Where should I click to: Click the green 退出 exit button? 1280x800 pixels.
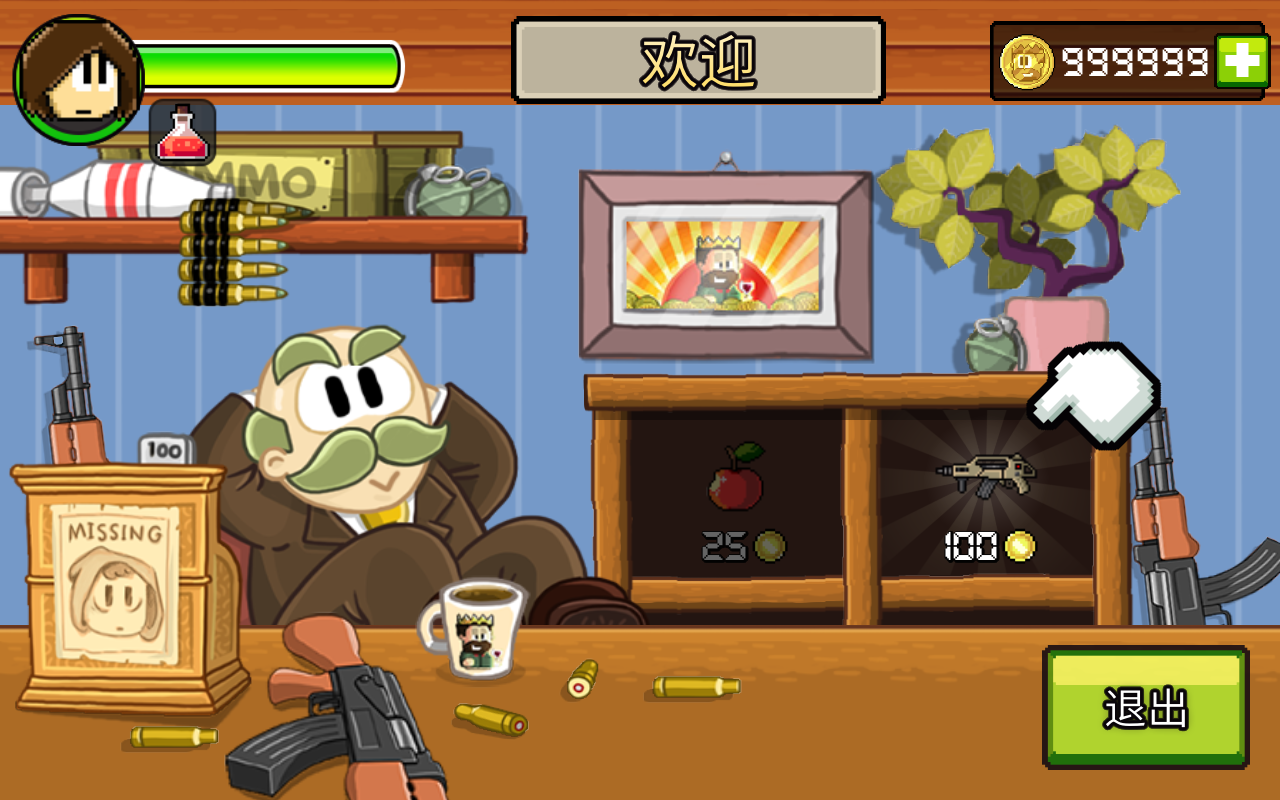1146,707
